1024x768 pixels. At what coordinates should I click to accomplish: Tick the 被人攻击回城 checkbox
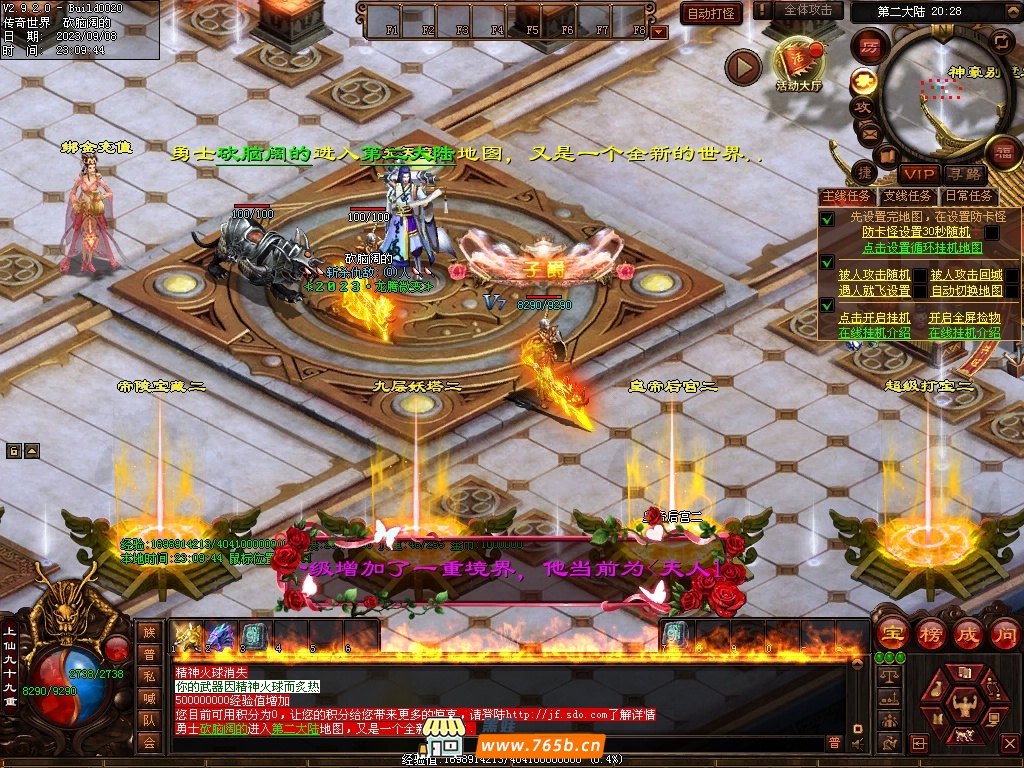(x=1011, y=274)
